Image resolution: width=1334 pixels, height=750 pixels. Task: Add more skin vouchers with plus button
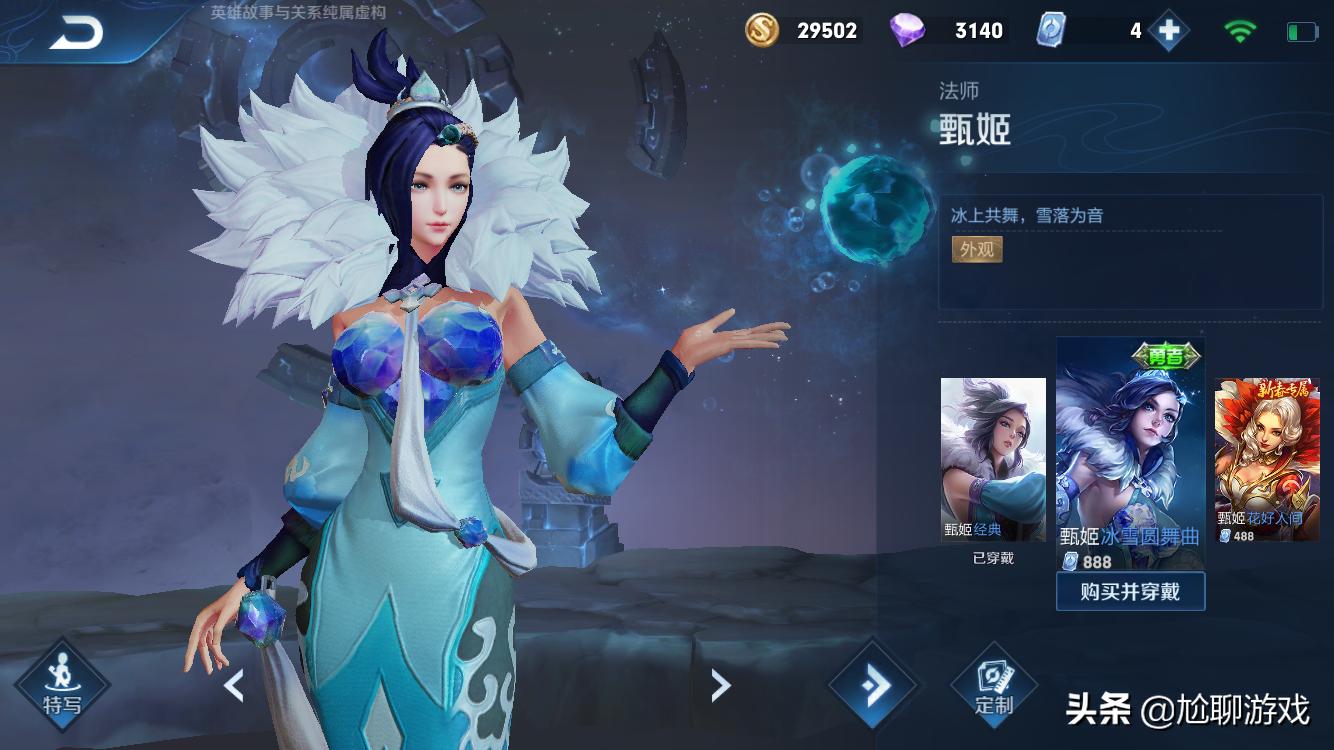point(1168,31)
